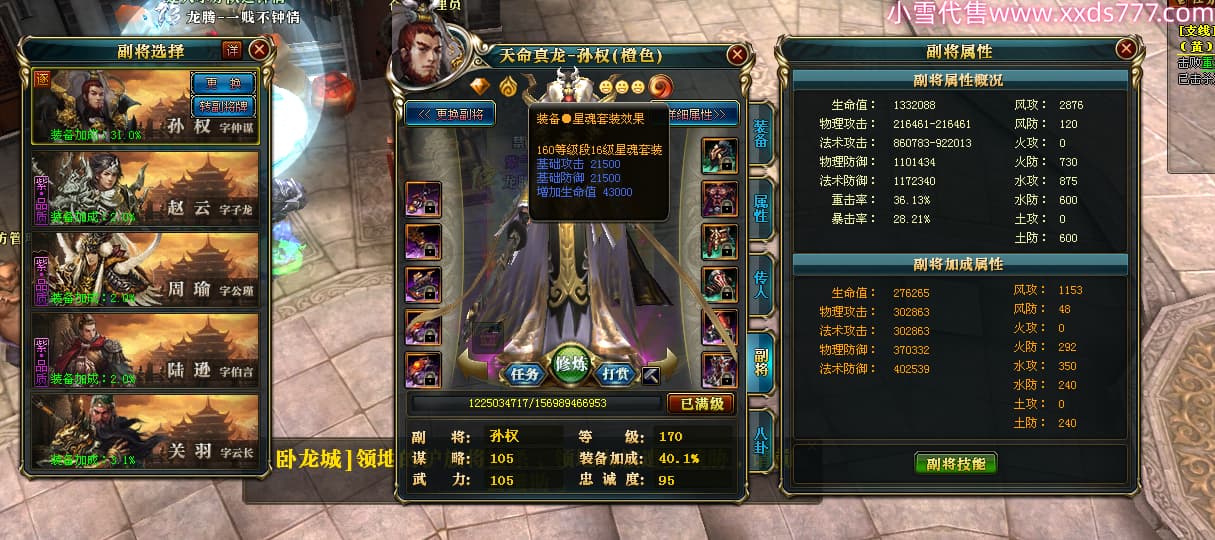Image resolution: width=1215 pixels, height=540 pixels.
Task: Choose 周瑜 in the deputy general list
Action: coord(146,269)
